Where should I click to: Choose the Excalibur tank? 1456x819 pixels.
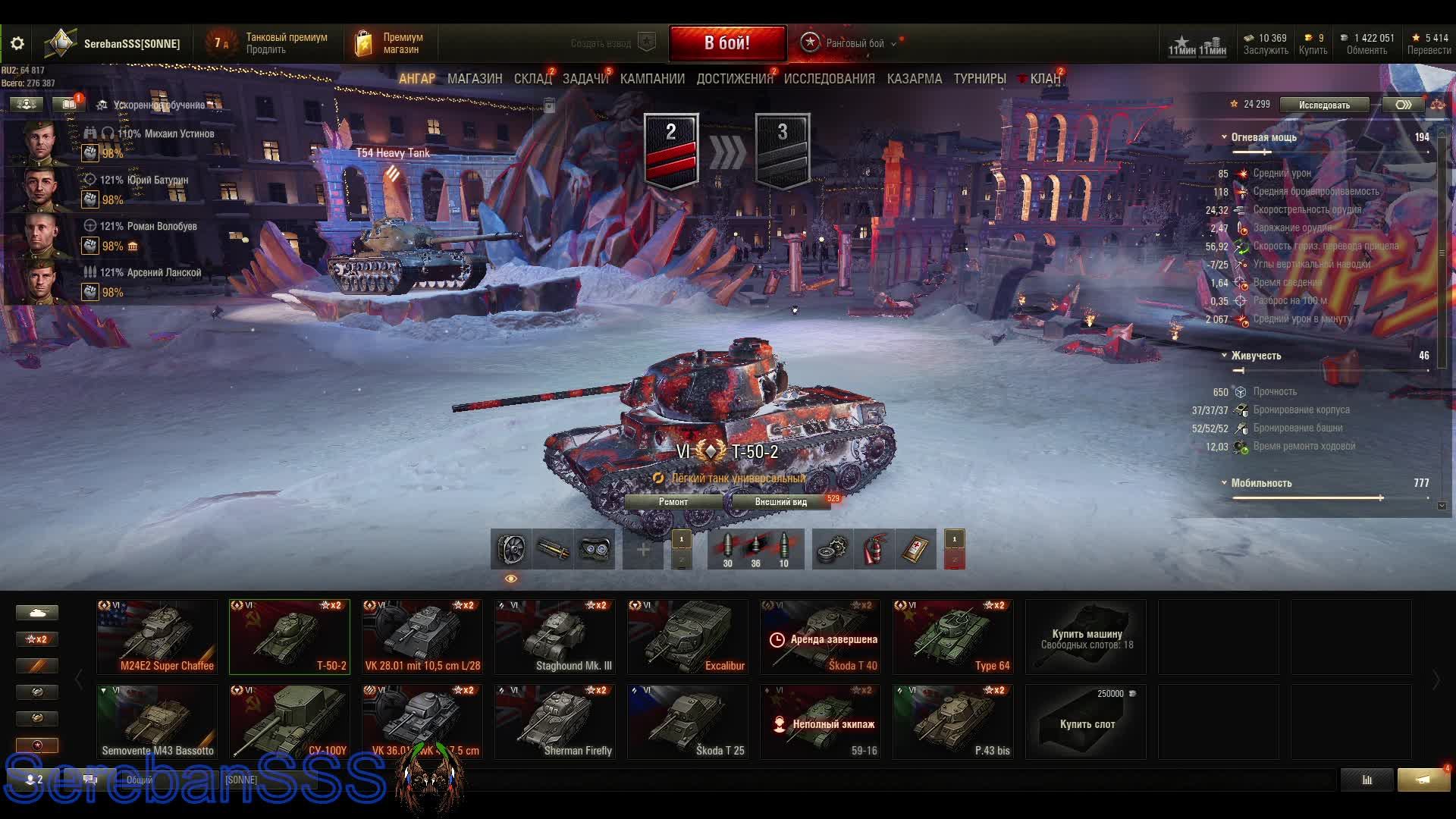[688, 637]
